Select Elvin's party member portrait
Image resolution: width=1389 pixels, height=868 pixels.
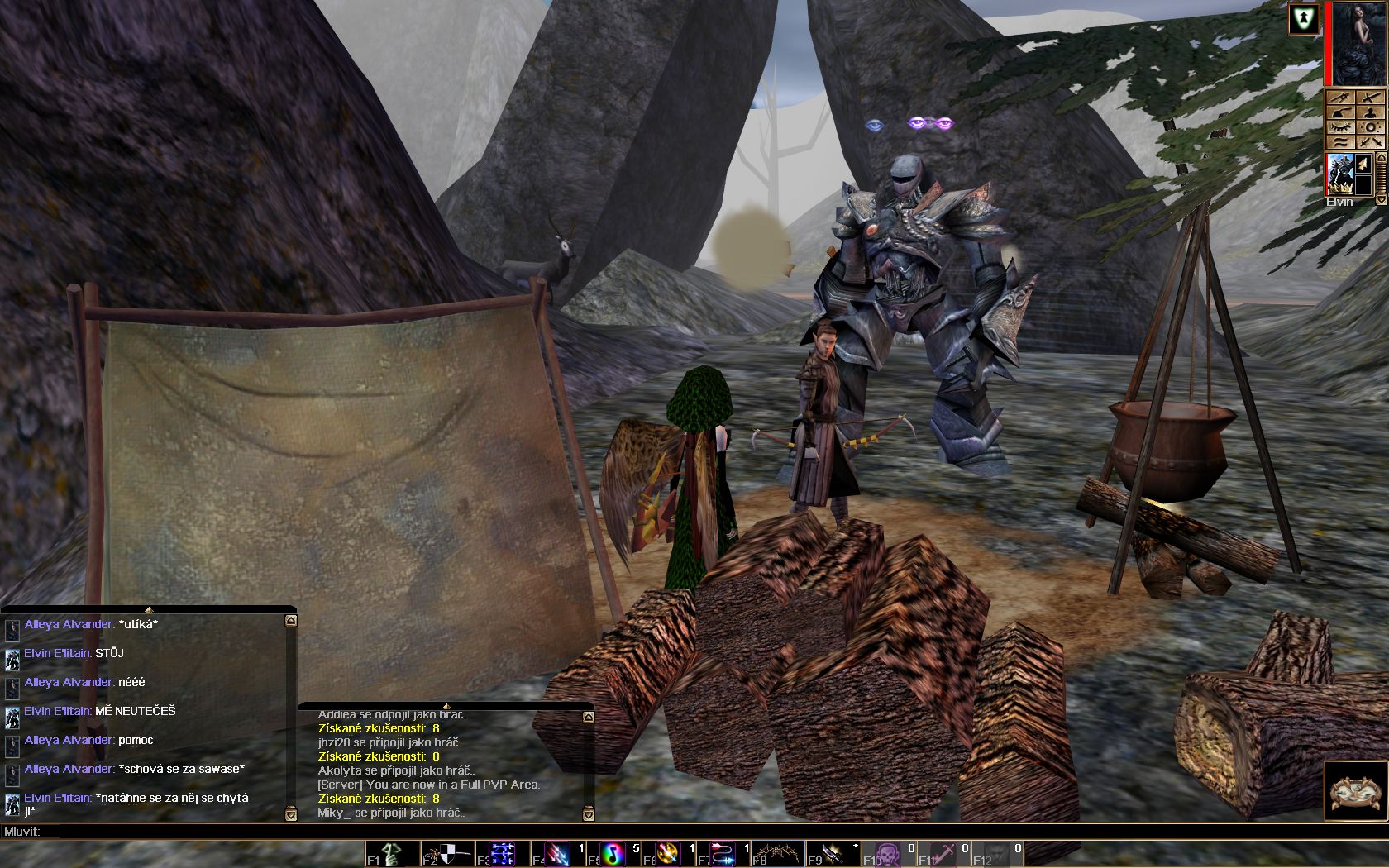(1339, 174)
